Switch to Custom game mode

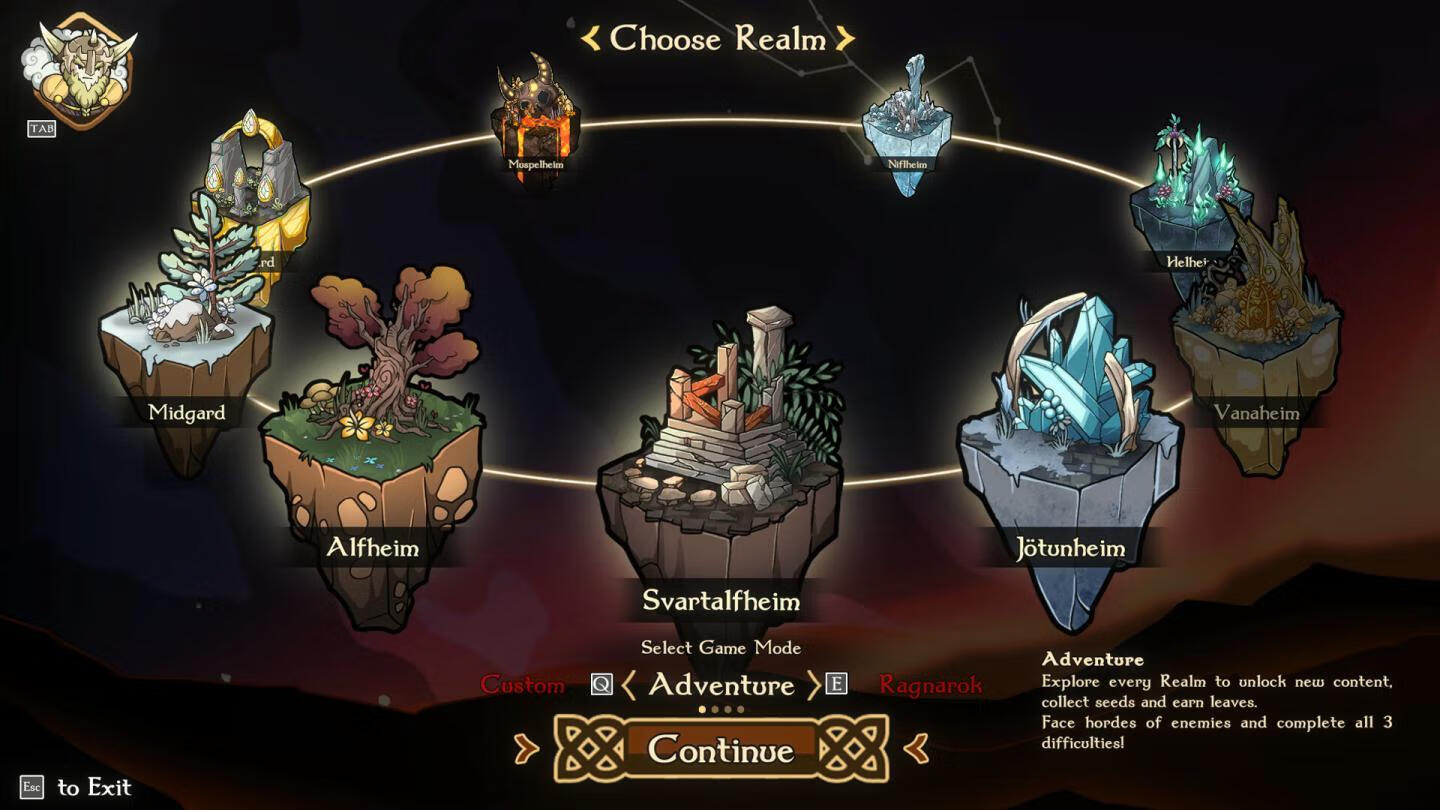click(522, 685)
